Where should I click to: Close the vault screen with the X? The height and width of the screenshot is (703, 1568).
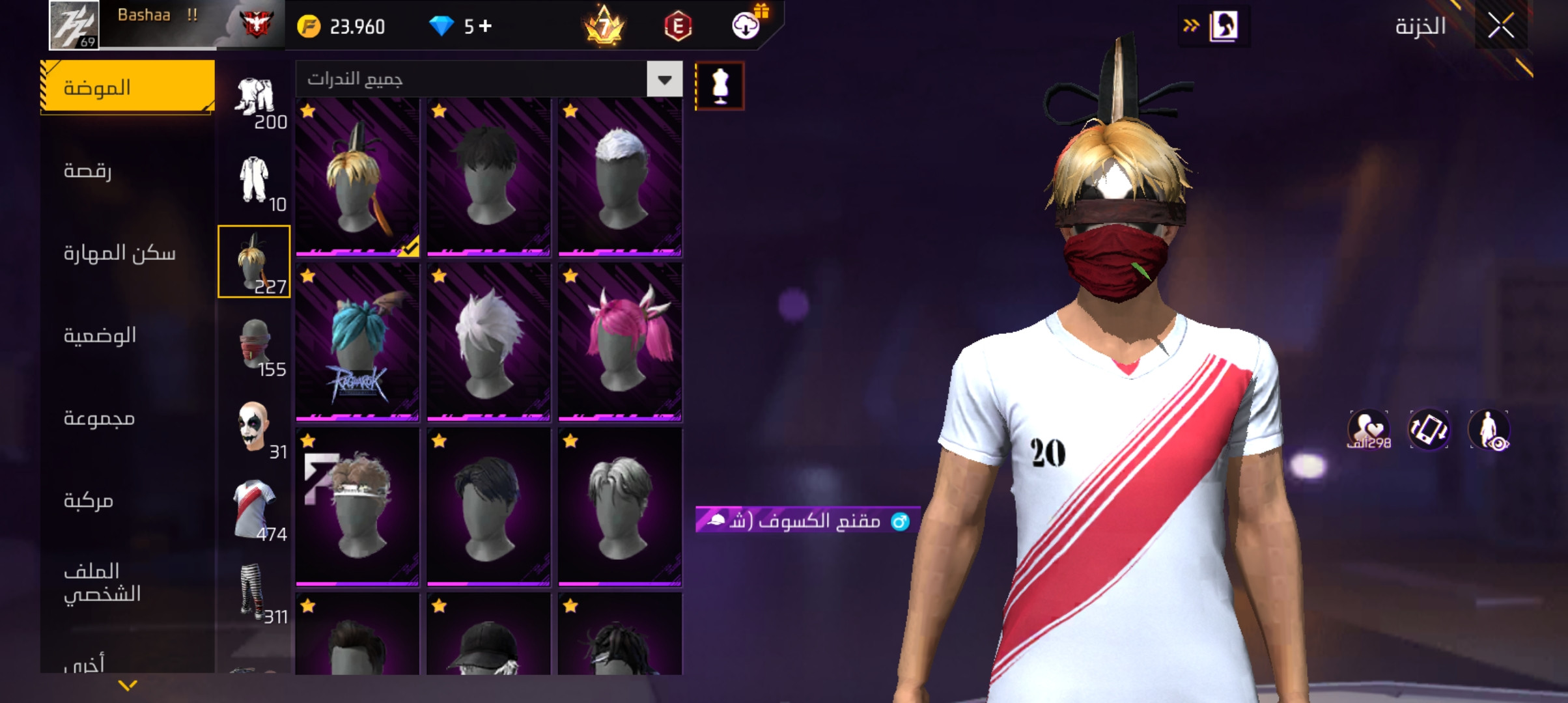pos(1500,27)
